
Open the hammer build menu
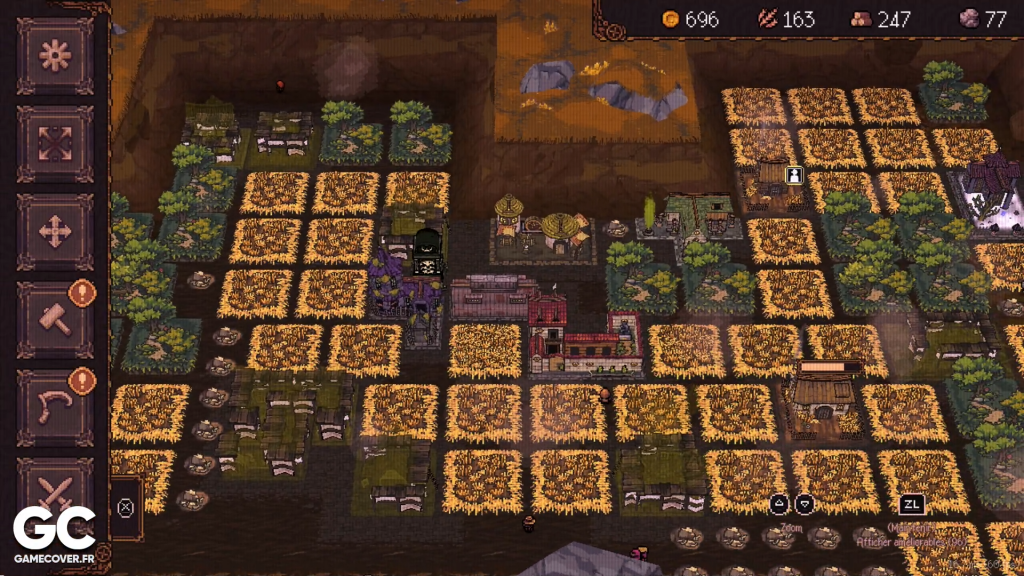[55, 320]
